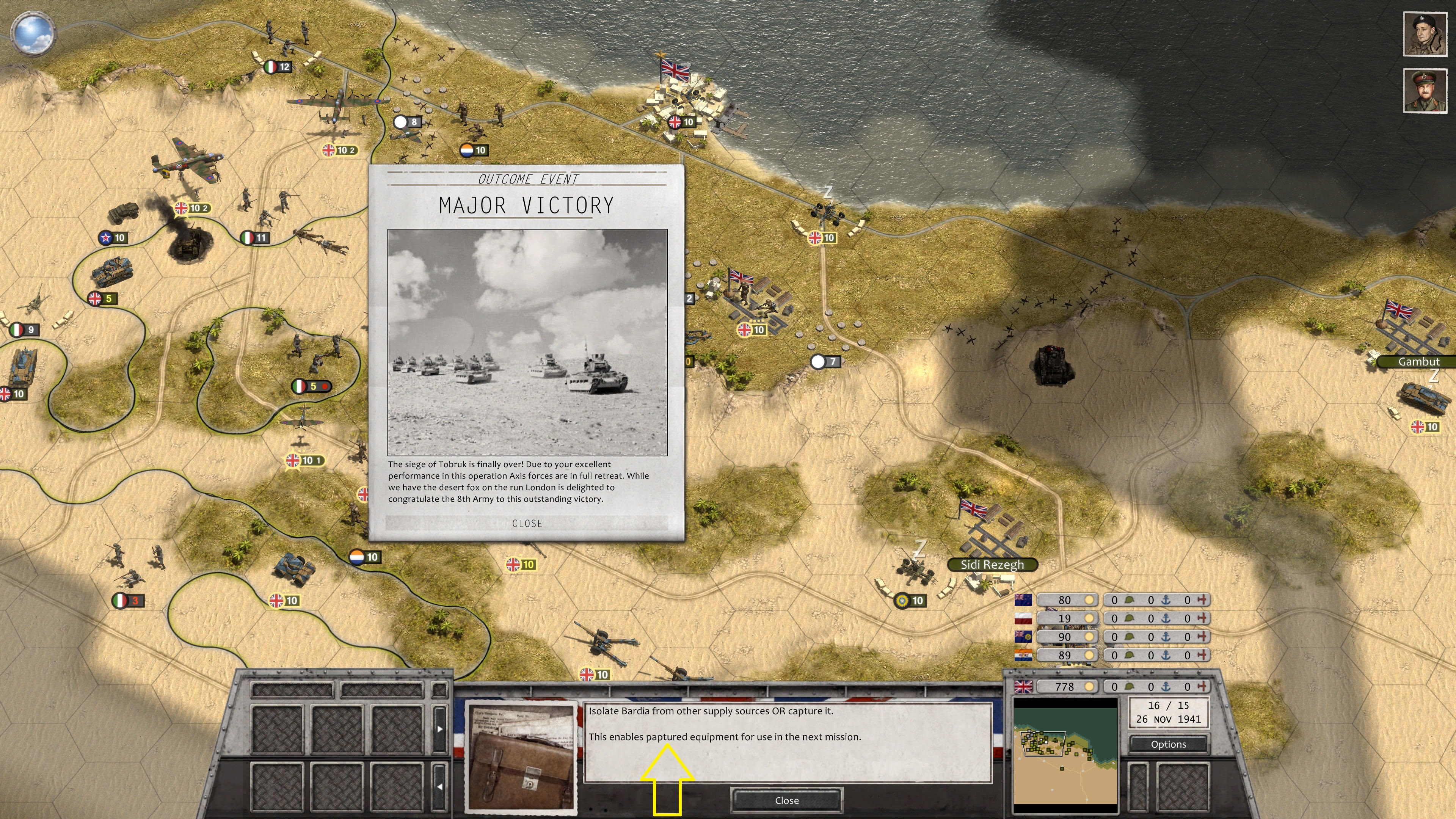The width and height of the screenshot is (1456, 819).
Task: Select the Sidi Rezegh location label
Action: (x=992, y=565)
